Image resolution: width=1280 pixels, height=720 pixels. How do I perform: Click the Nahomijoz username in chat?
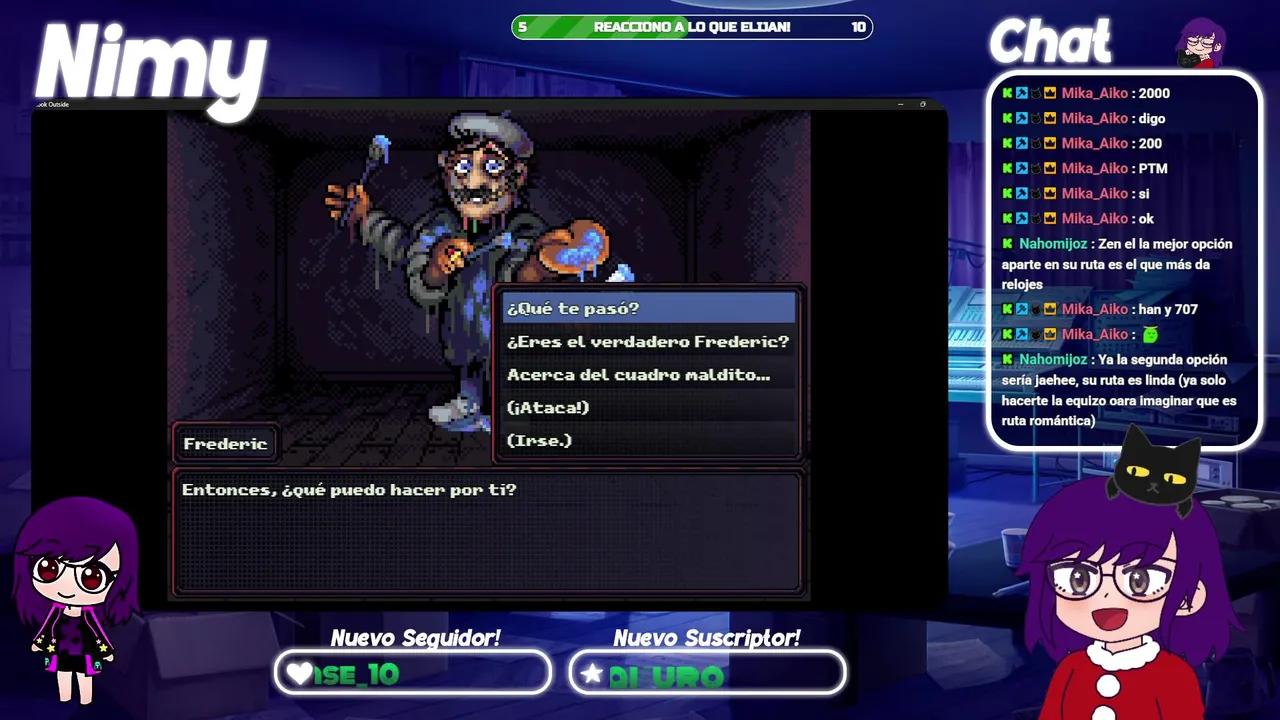[1051, 243]
